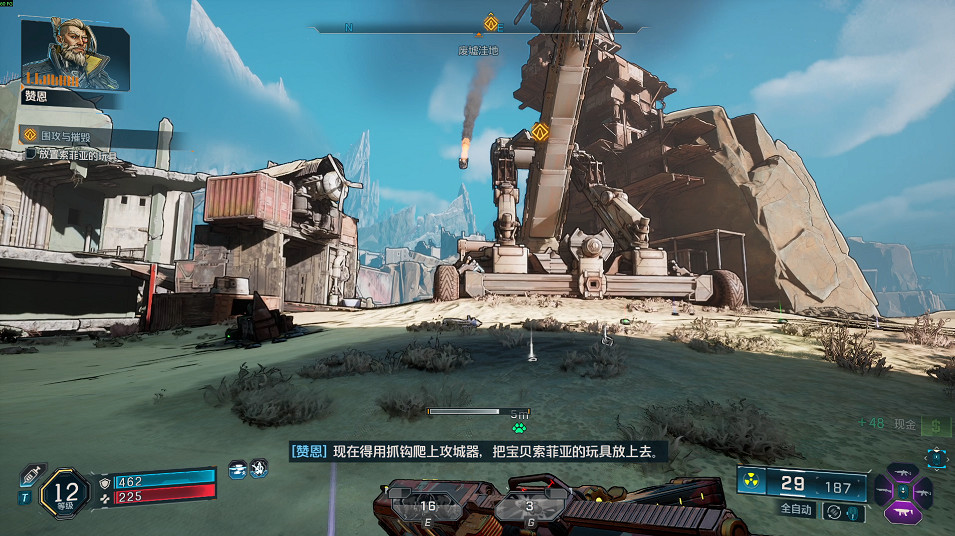
Task: Toggle the 全自动 fire mode label
Action: point(796,509)
